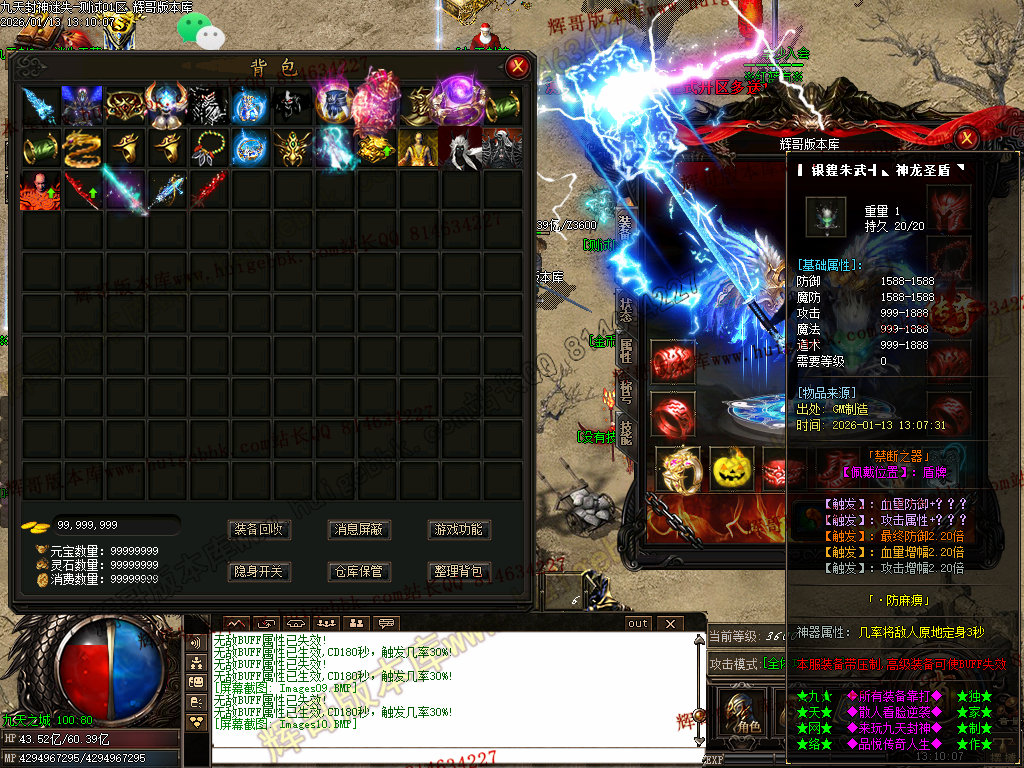Close the chat log window
Viewport: 1024px width, 768px height.
tap(669, 623)
